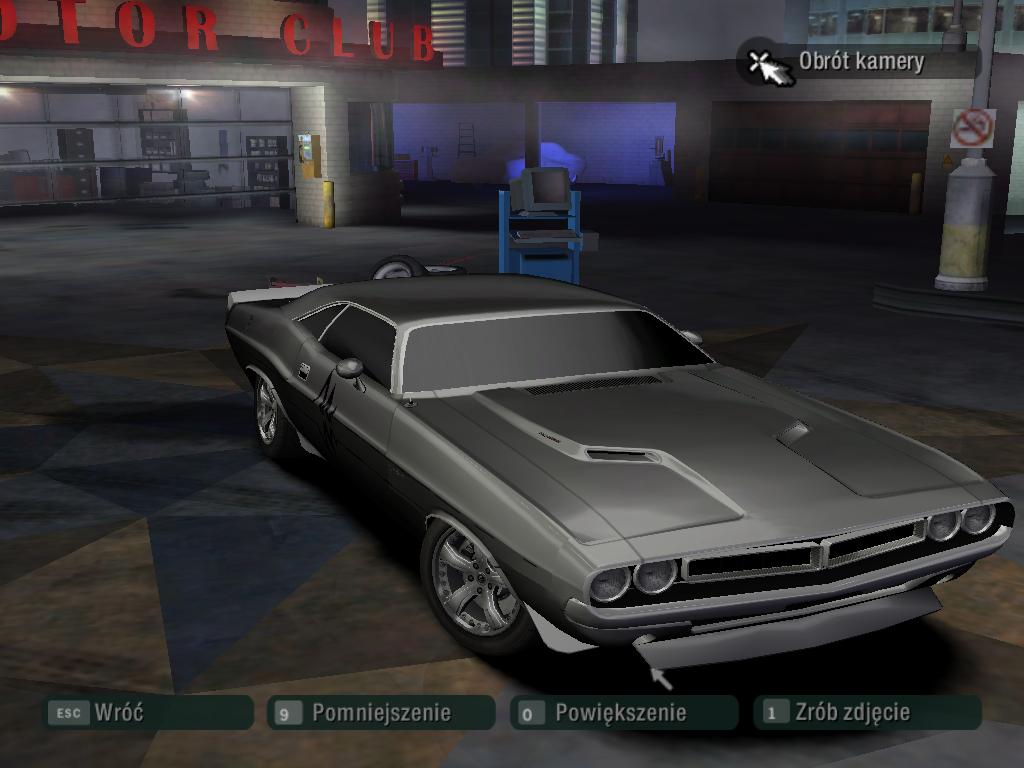
Task: Activate the Obrót kamery camera rotation control
Action: point(840,62)
